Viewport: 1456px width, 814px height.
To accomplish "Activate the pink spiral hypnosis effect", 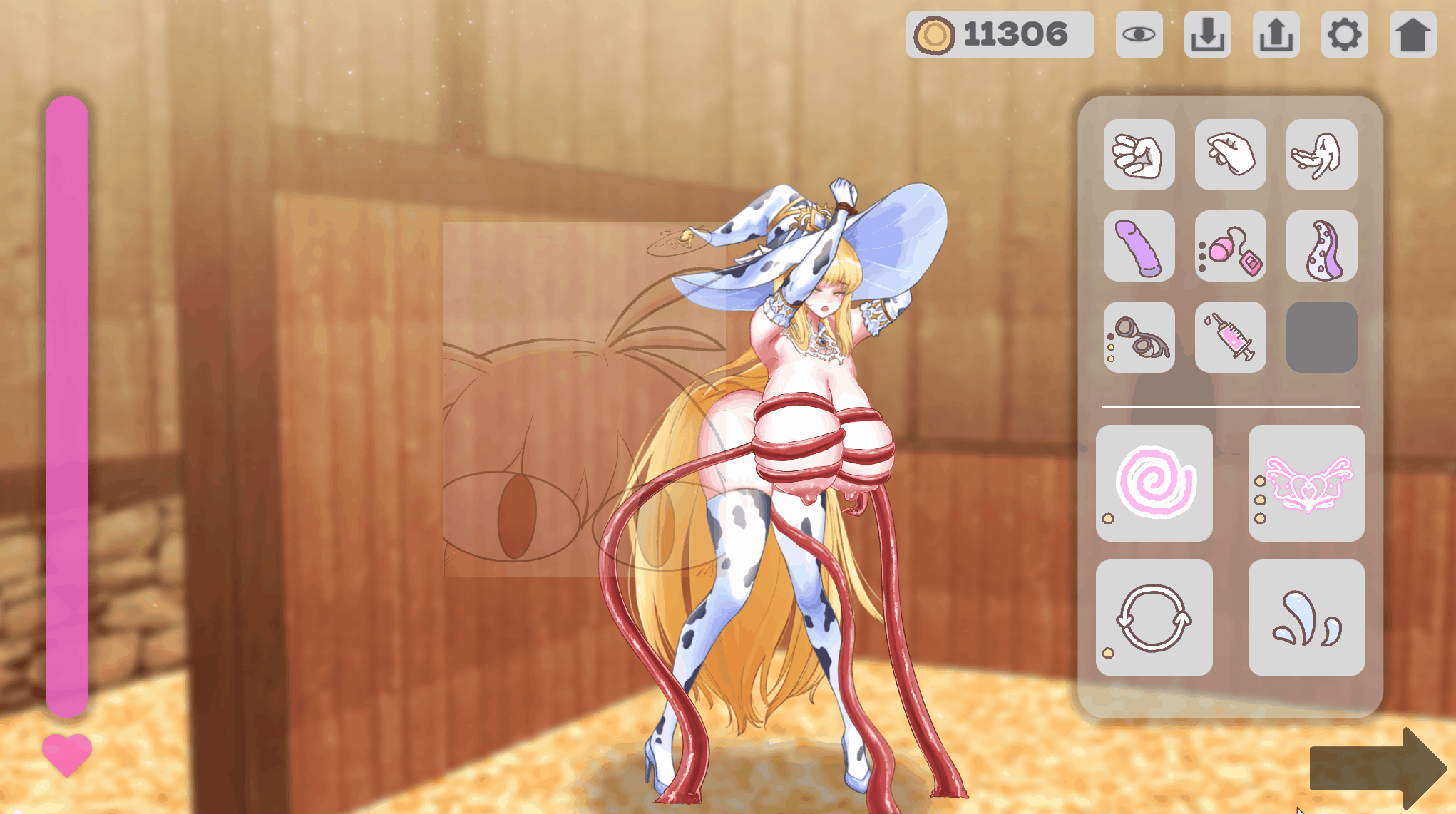I will [x=1155, y=483].
